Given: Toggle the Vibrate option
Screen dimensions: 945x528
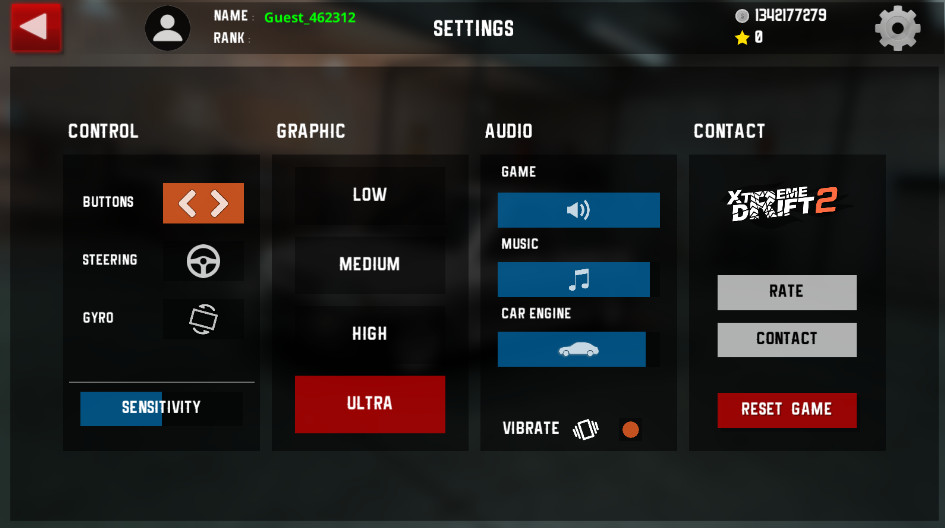Looking at the screenshot, I should (x=630, y=430).
